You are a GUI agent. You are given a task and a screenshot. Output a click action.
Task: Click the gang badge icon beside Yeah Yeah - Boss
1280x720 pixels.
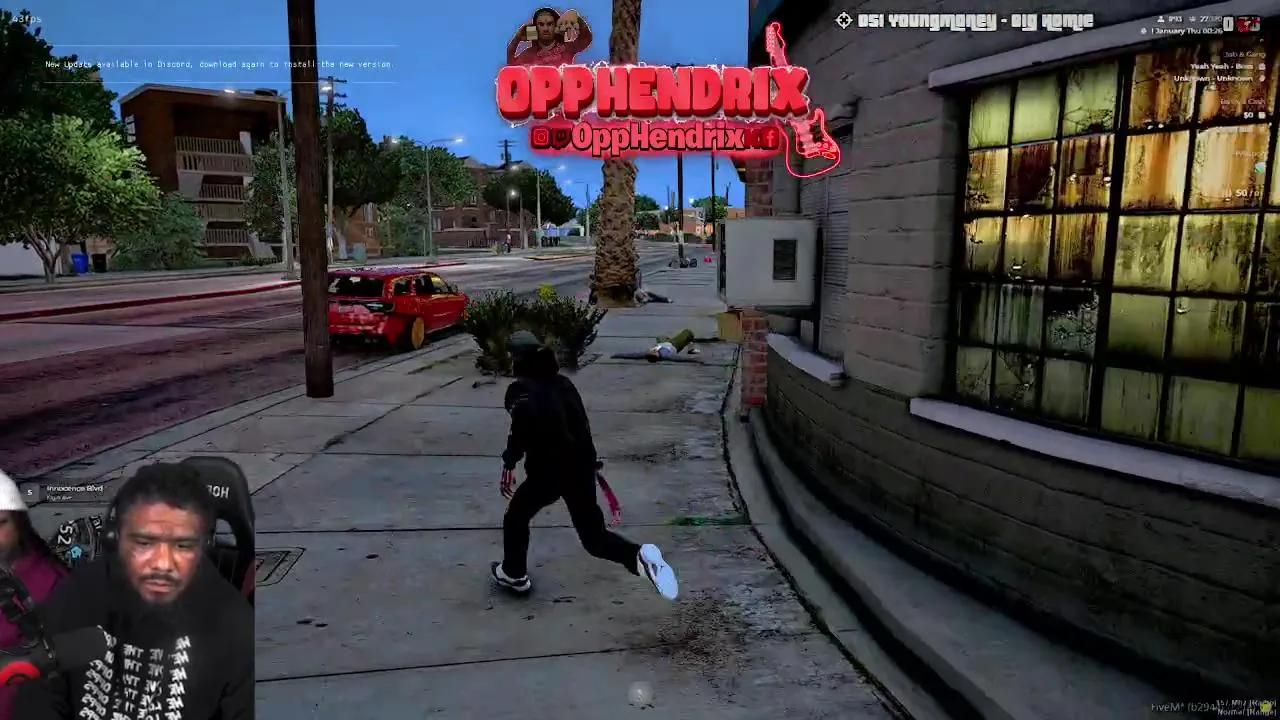1262,66
